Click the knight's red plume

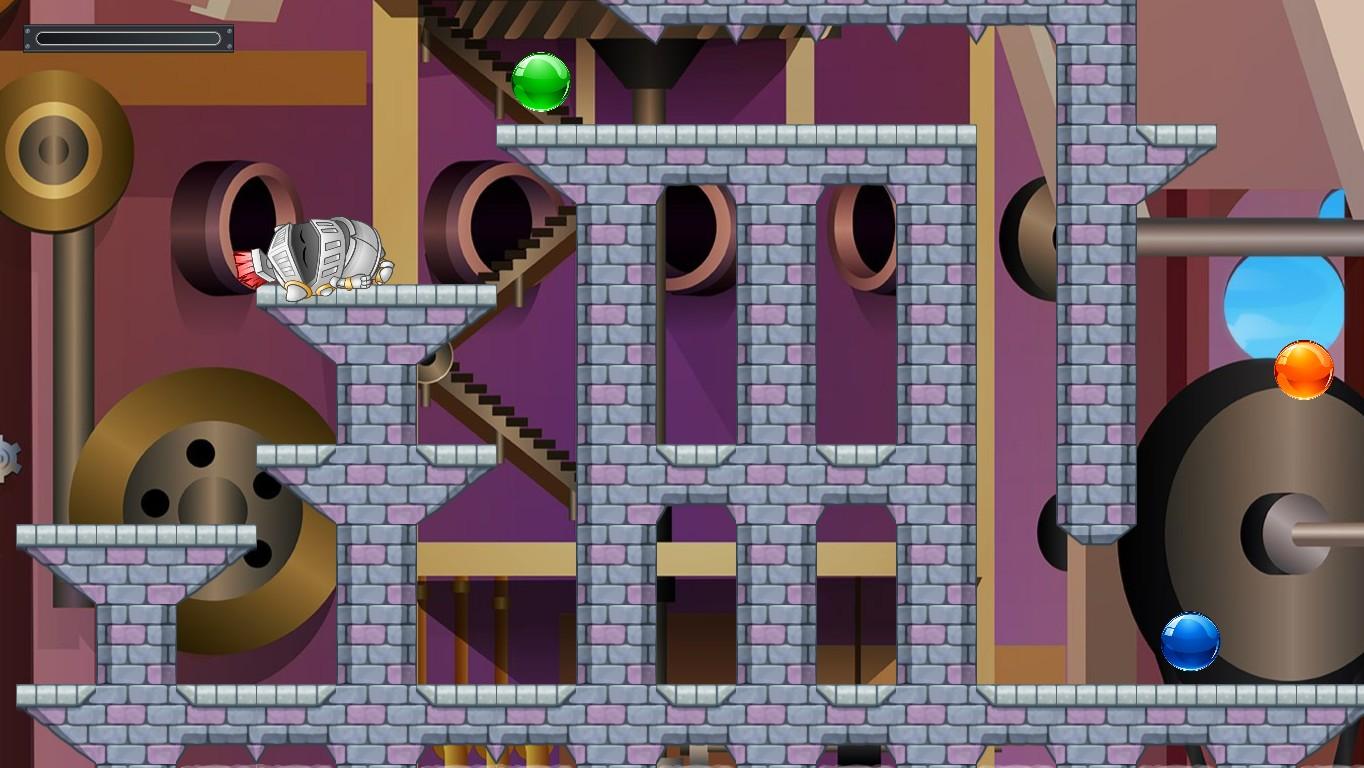[248, 266]
